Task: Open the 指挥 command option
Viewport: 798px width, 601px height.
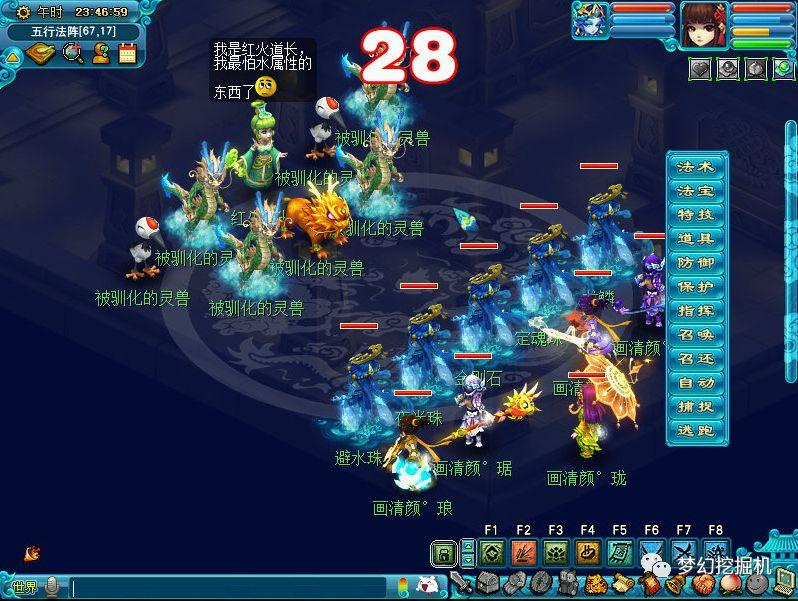Action: point(694,310)
